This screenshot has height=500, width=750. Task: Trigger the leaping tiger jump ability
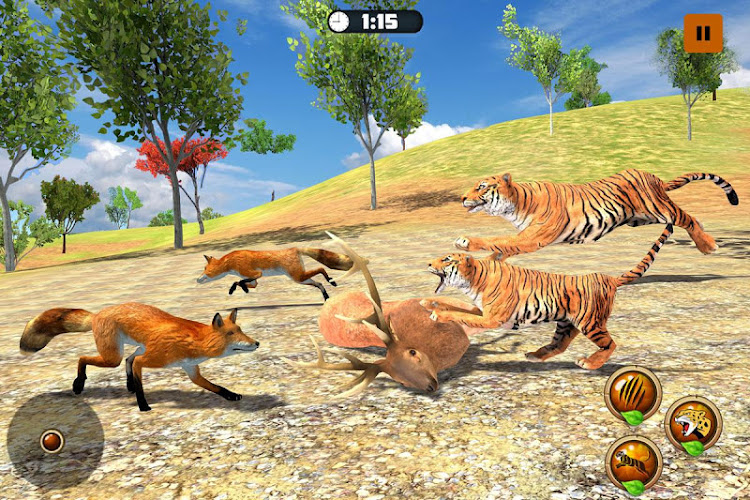pyautogui.click(x=633, y=462)
